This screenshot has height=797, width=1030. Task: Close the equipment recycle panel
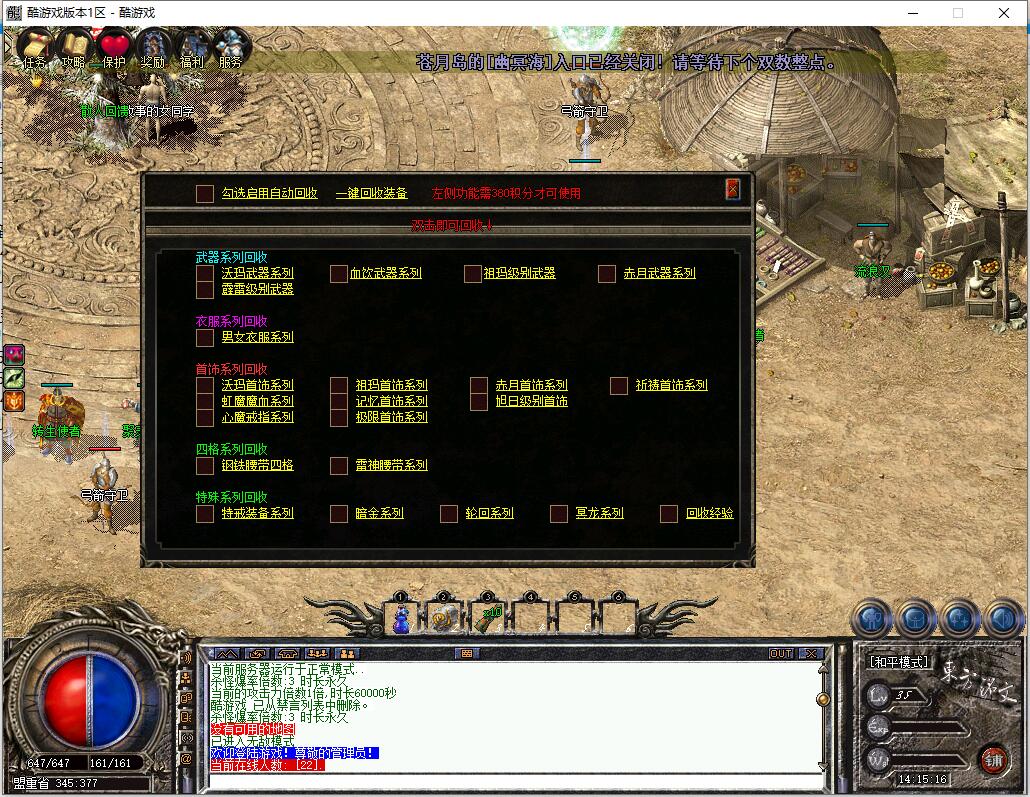(x=733, y=189)
